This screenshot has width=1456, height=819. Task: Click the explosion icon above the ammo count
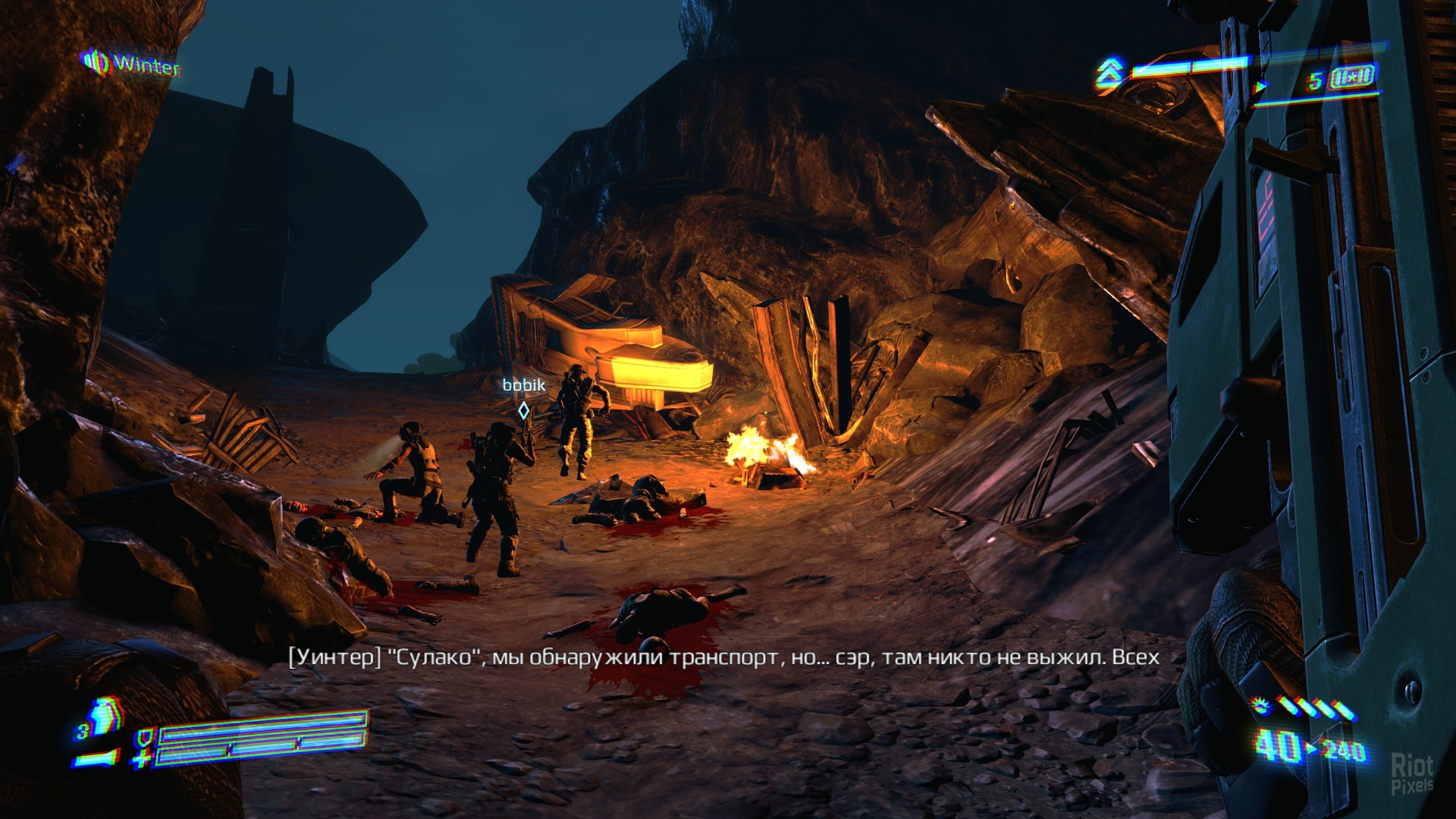click(1261, 707)
